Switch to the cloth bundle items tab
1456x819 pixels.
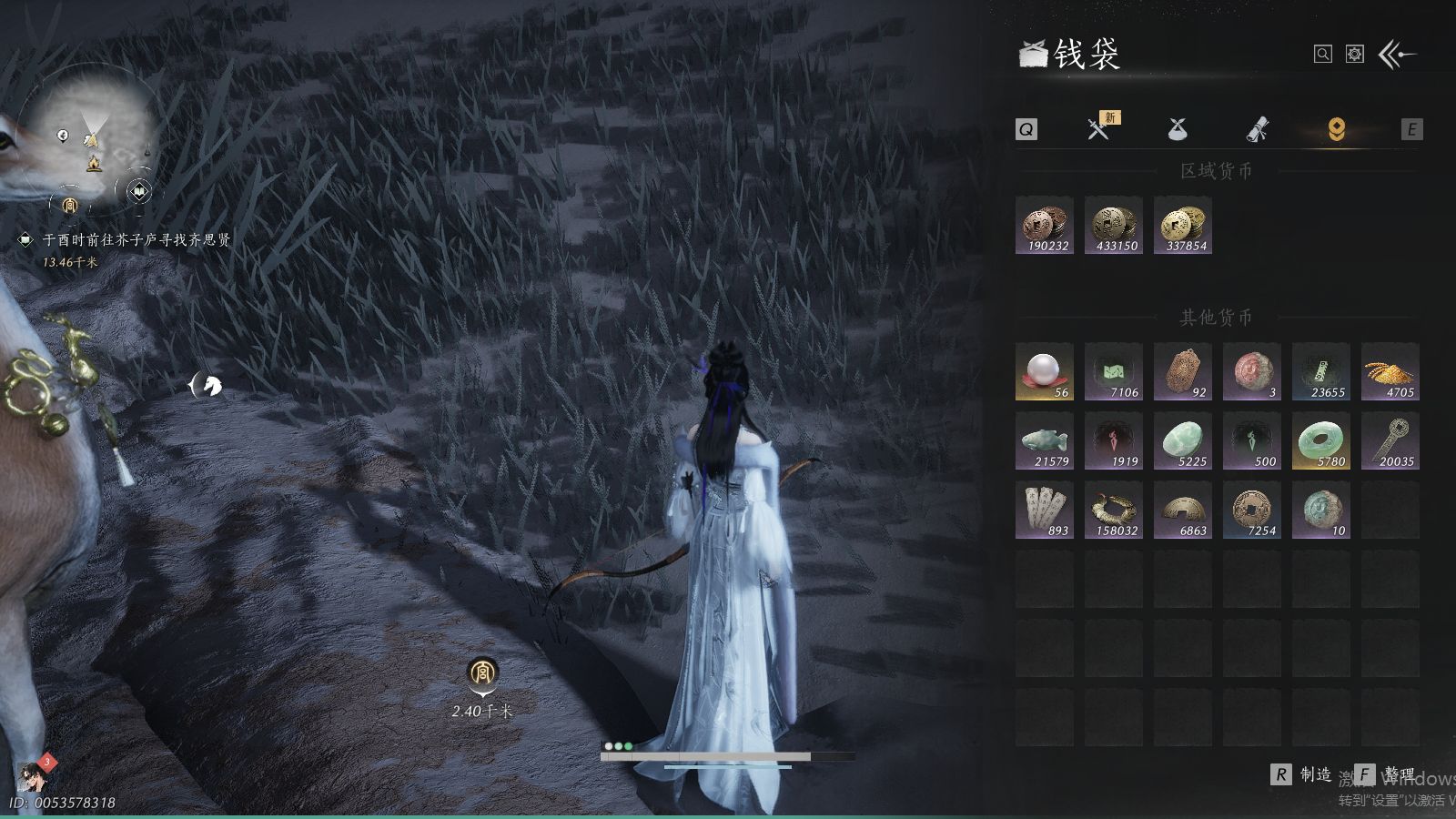(1178, 129)
